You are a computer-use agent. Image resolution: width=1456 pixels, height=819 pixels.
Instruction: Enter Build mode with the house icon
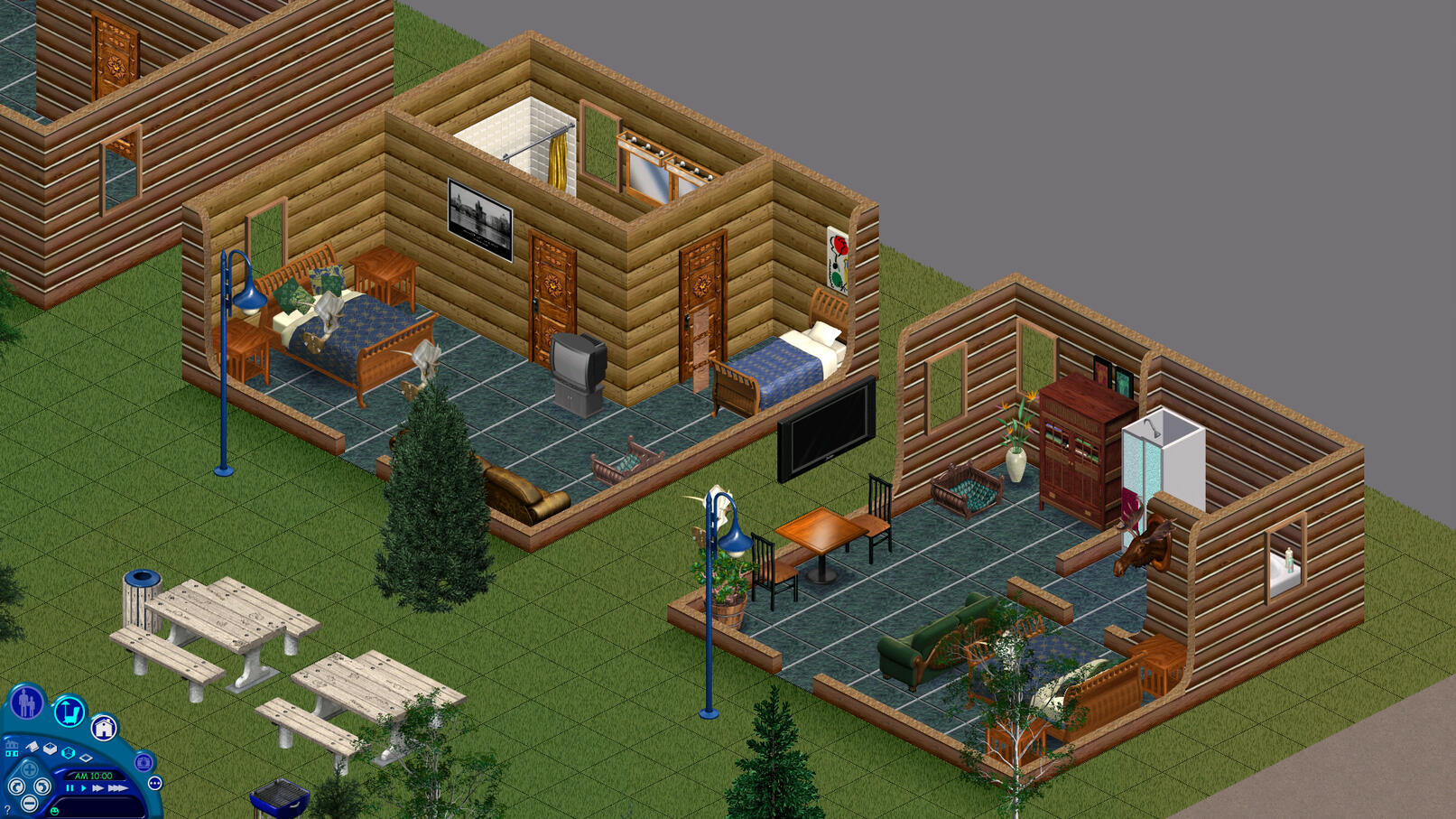pyautogui.click(x=104, y=727)
